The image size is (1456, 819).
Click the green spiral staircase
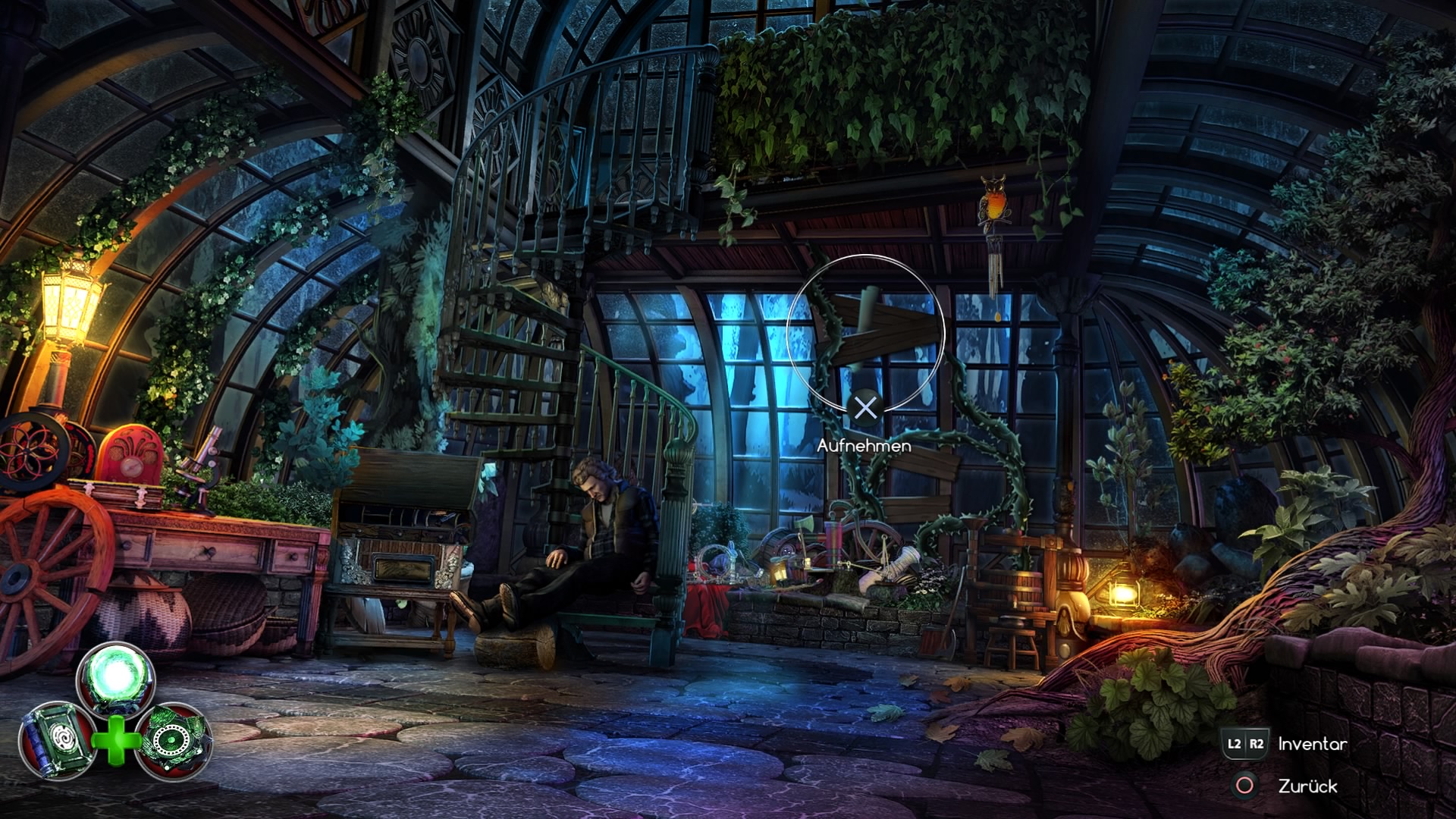point(531,341)
